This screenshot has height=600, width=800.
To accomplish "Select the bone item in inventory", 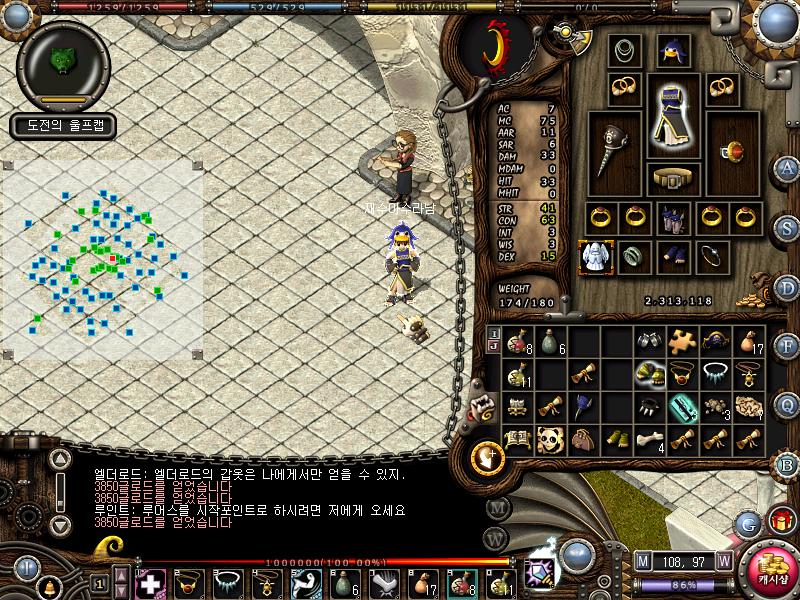I will 651,439.
